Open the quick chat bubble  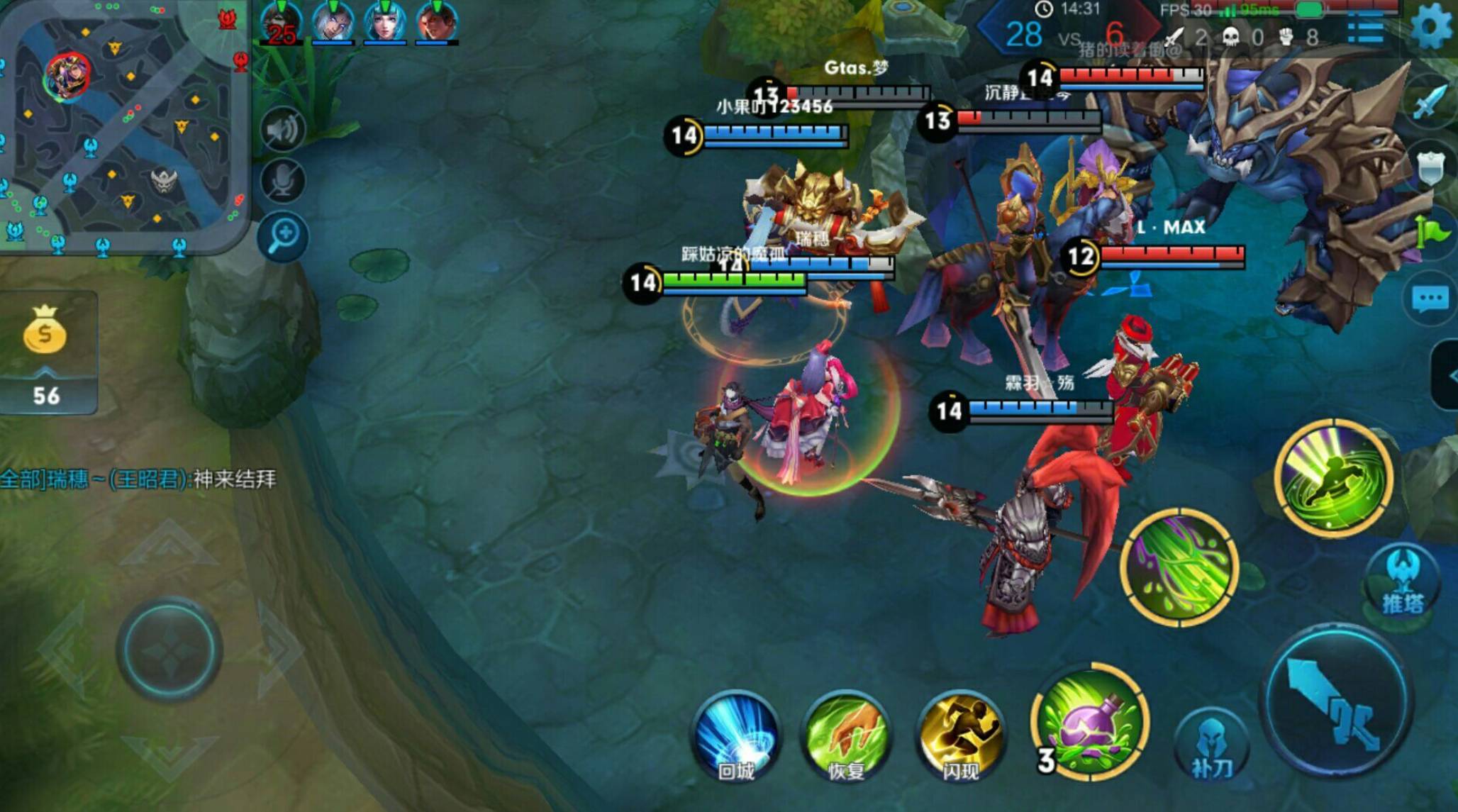[x=1430, y=299]
